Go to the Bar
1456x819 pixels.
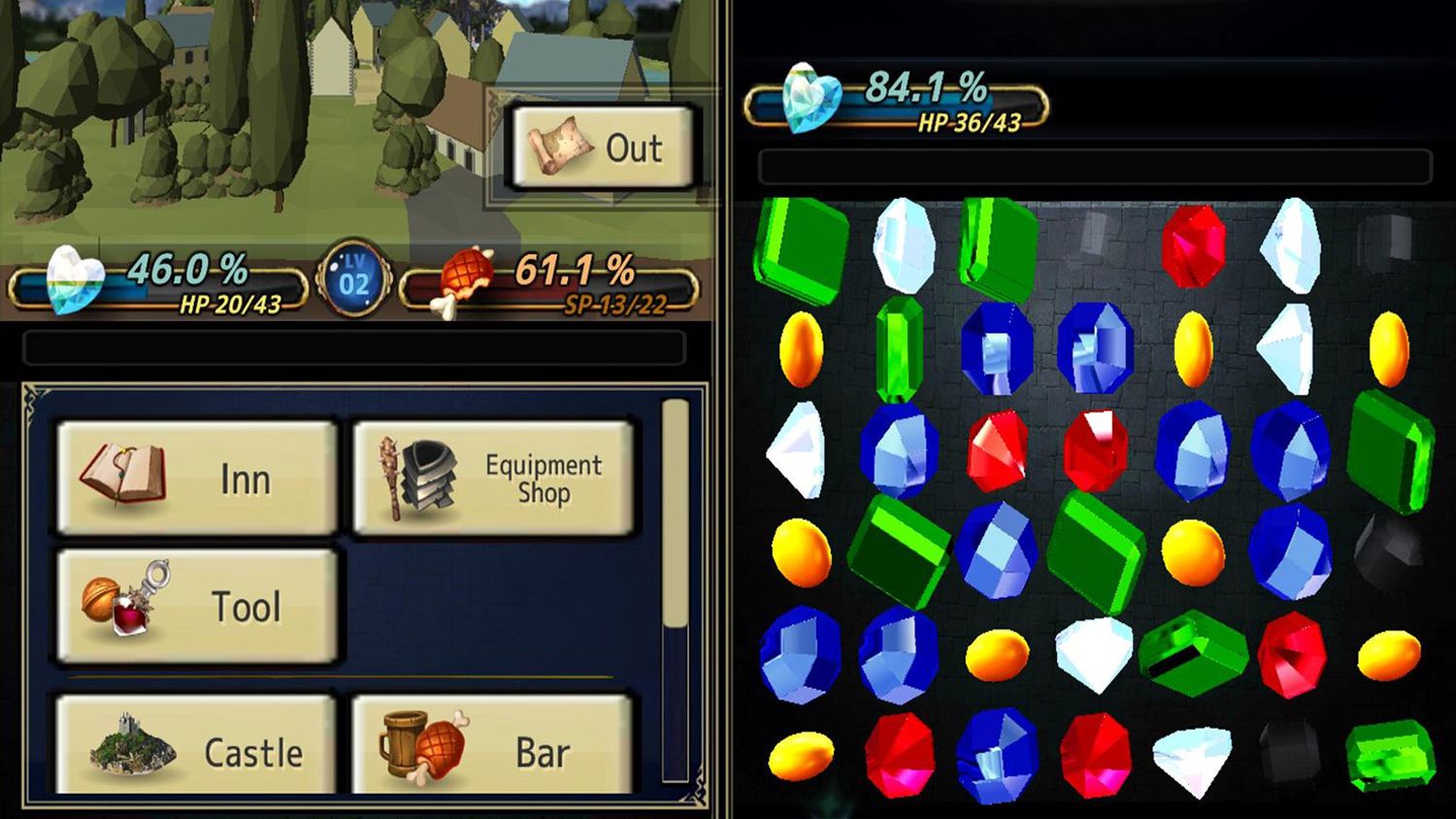pyautogui.click(x=493, y=747)
